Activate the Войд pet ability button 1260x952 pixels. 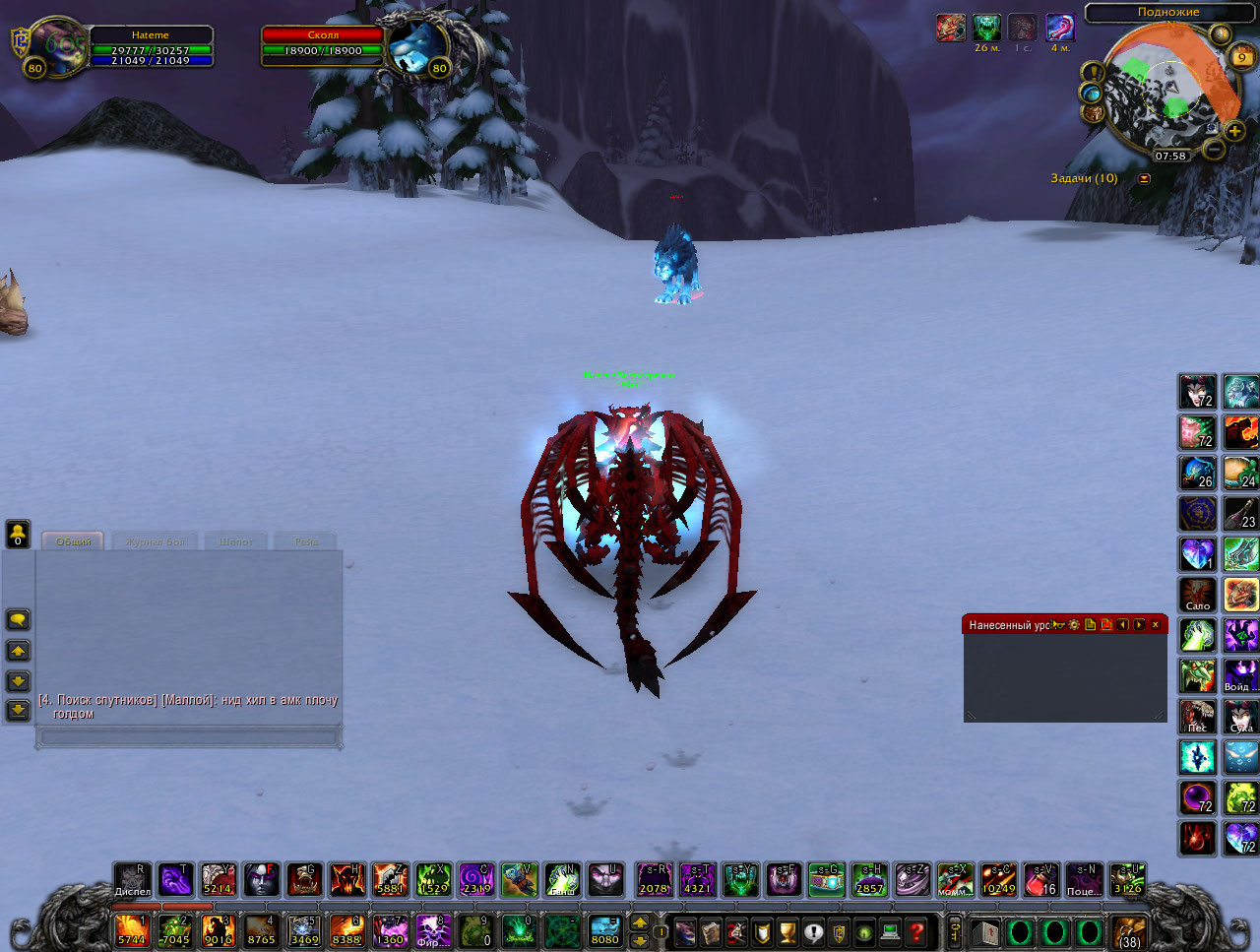click(x=1240, y=676)
